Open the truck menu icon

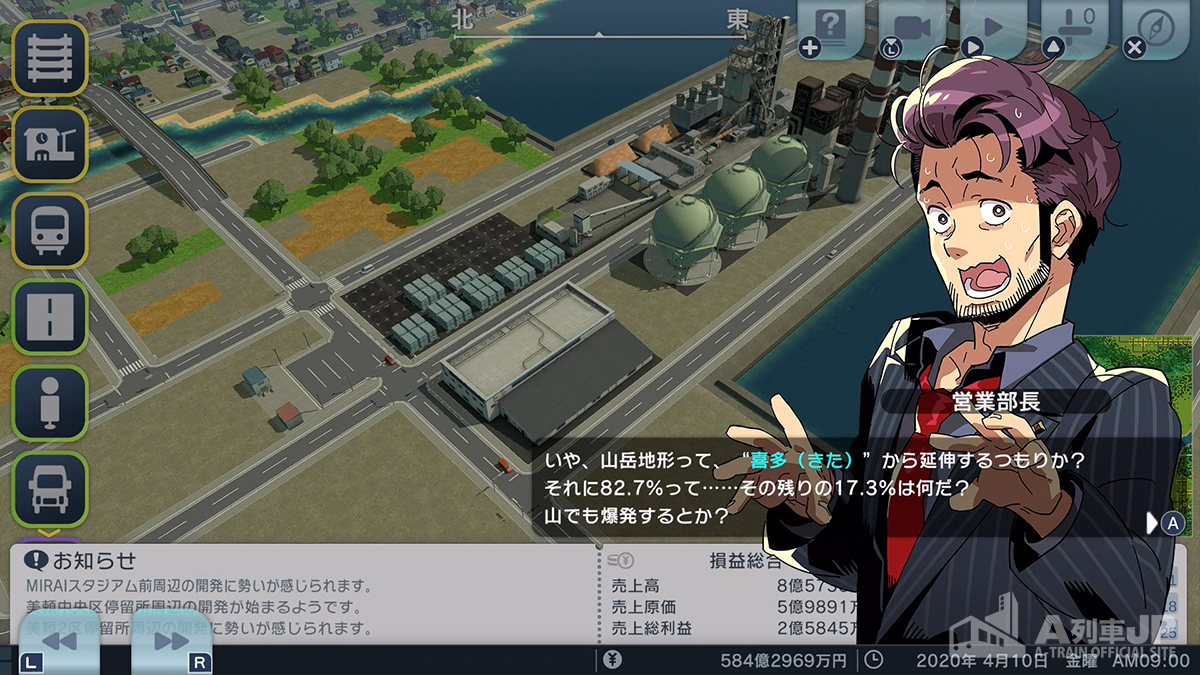(49, 489)
